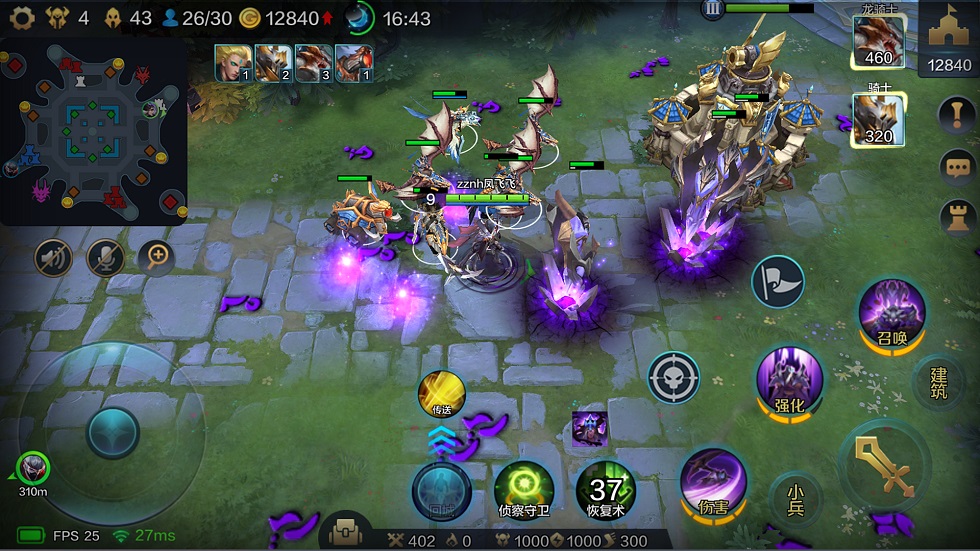The image size is (980, 551).
Task: Toggle the microphone voice chat button
Action: point(105,258)
